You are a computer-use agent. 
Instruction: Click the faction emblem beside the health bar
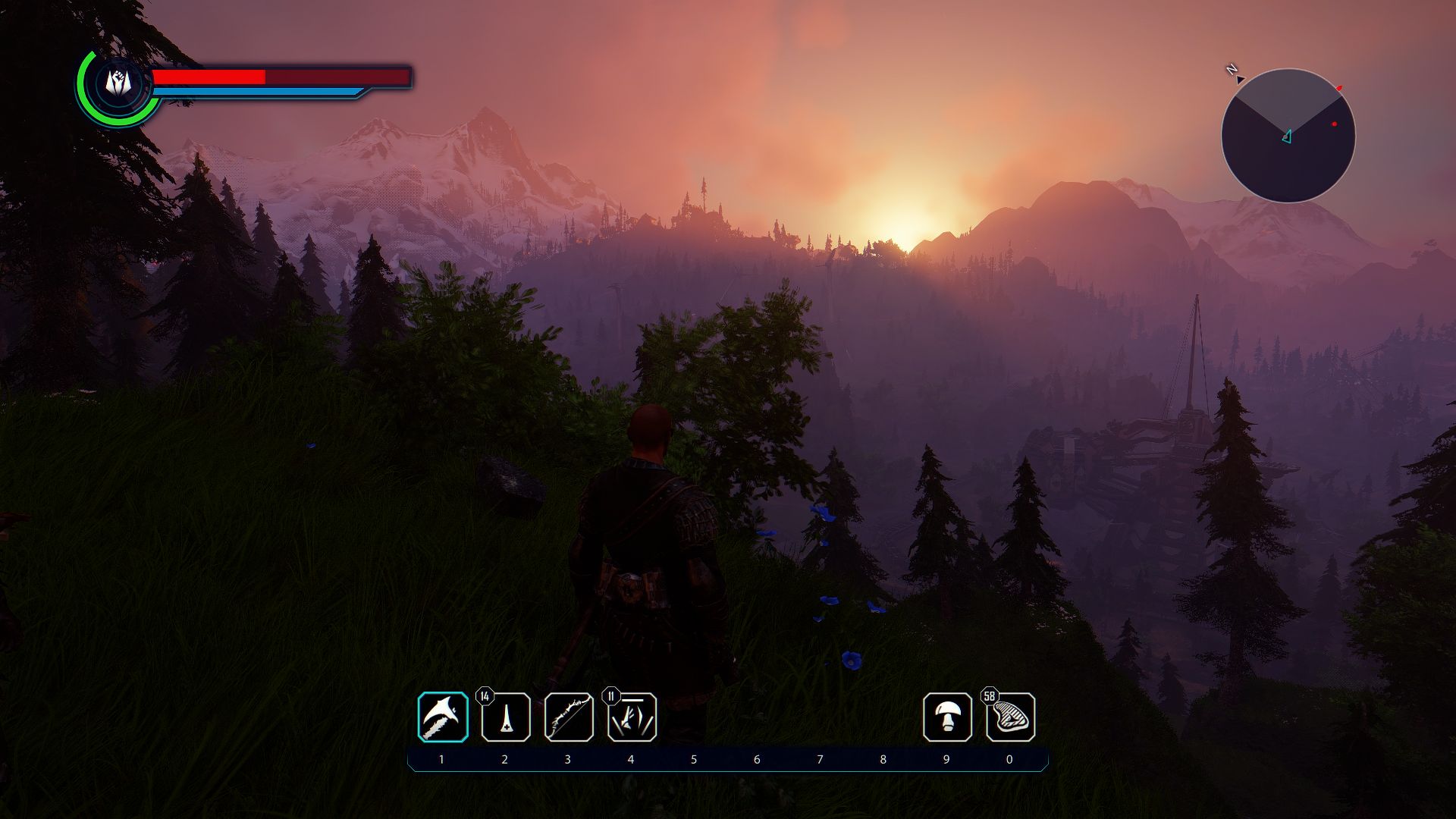coord(116,83)
